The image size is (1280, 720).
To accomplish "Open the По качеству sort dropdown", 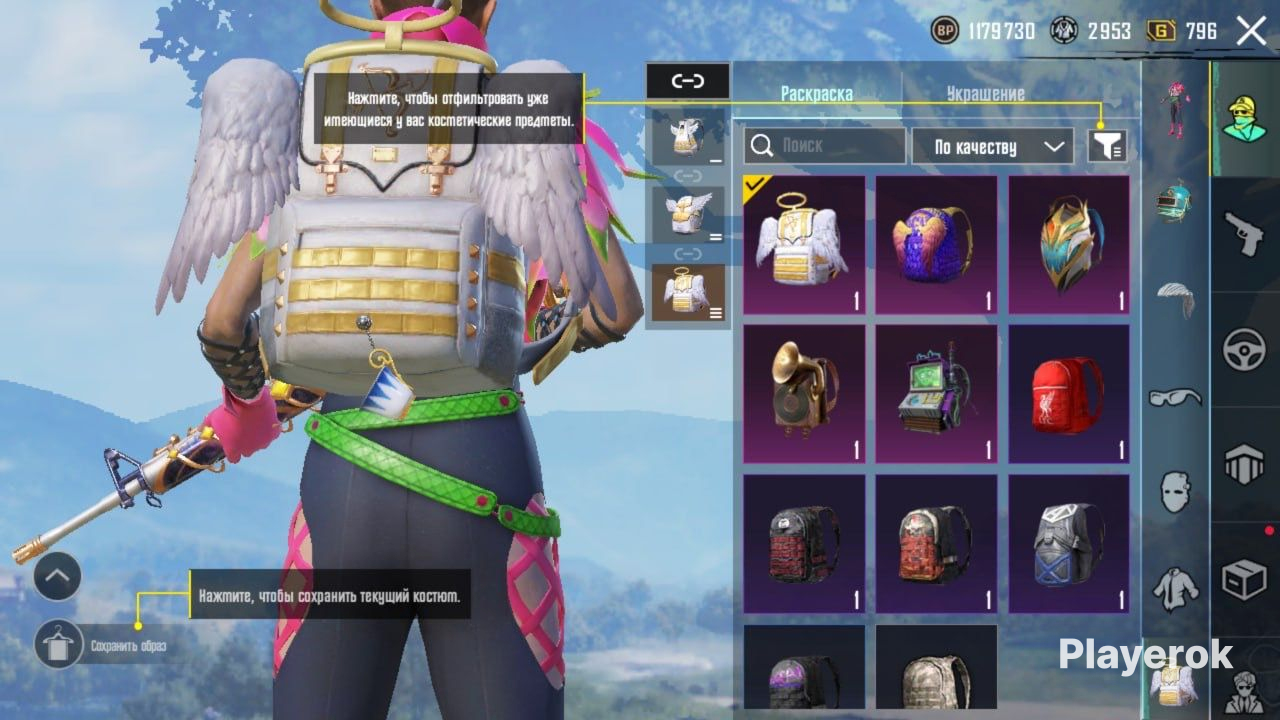I will point(991,147).
